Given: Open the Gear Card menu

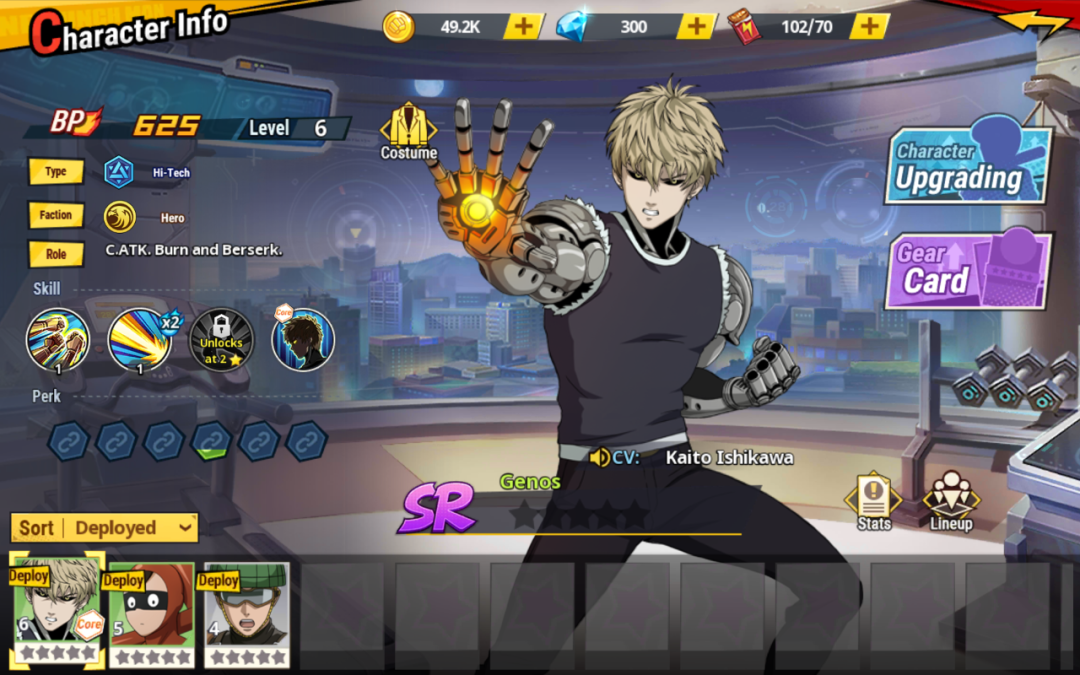Looking at the screenshot, I should pos(967,270).
